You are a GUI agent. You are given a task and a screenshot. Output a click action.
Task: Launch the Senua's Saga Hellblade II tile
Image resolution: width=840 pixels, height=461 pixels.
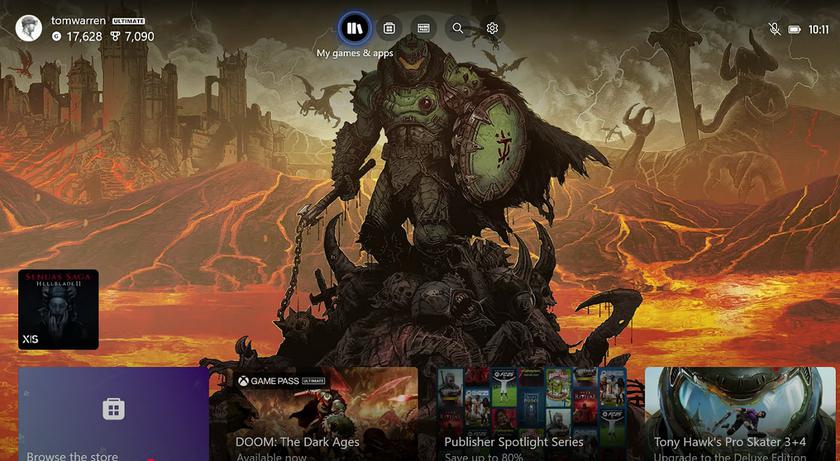click(58, 309)
